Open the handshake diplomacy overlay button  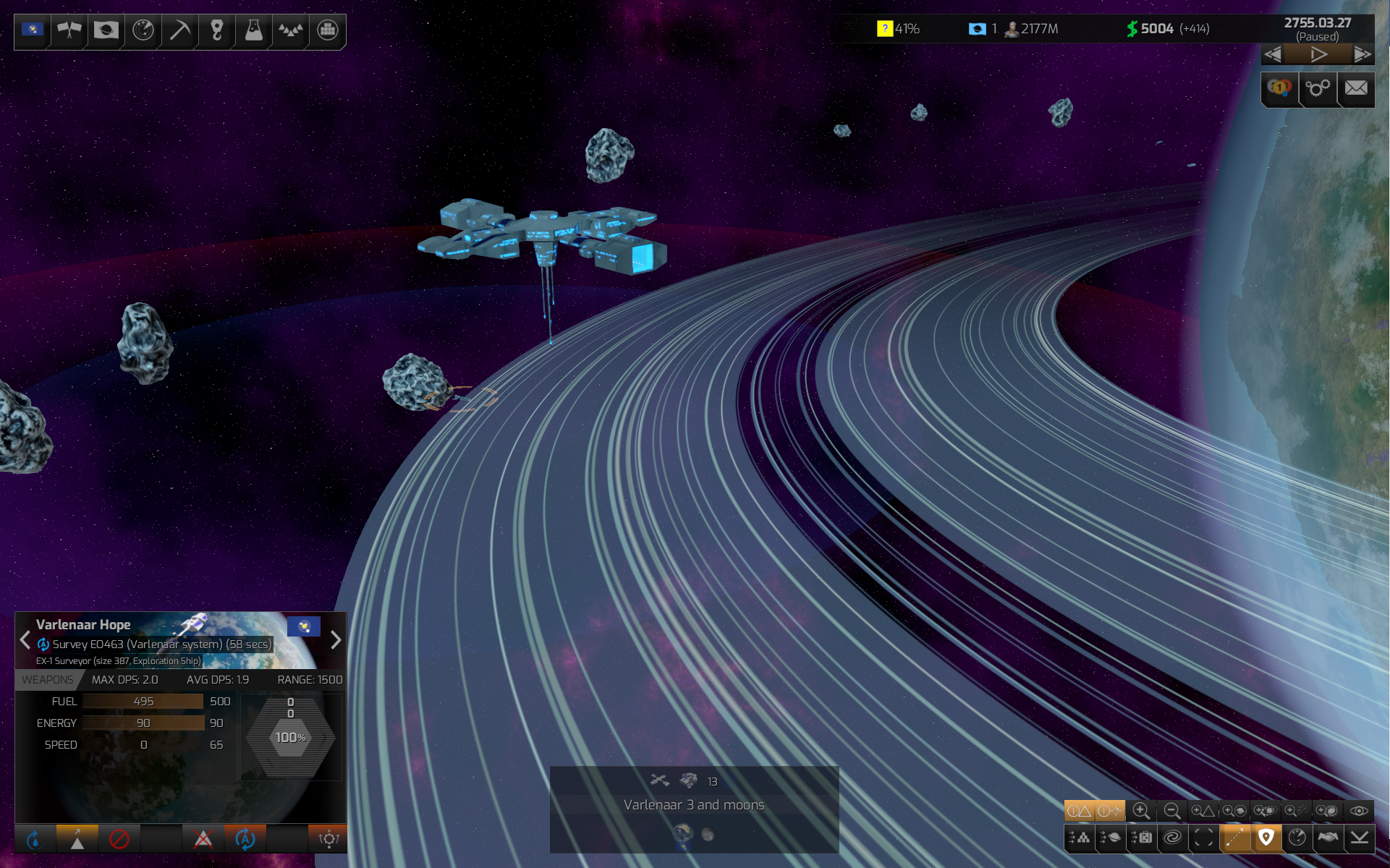(1328, 838)
